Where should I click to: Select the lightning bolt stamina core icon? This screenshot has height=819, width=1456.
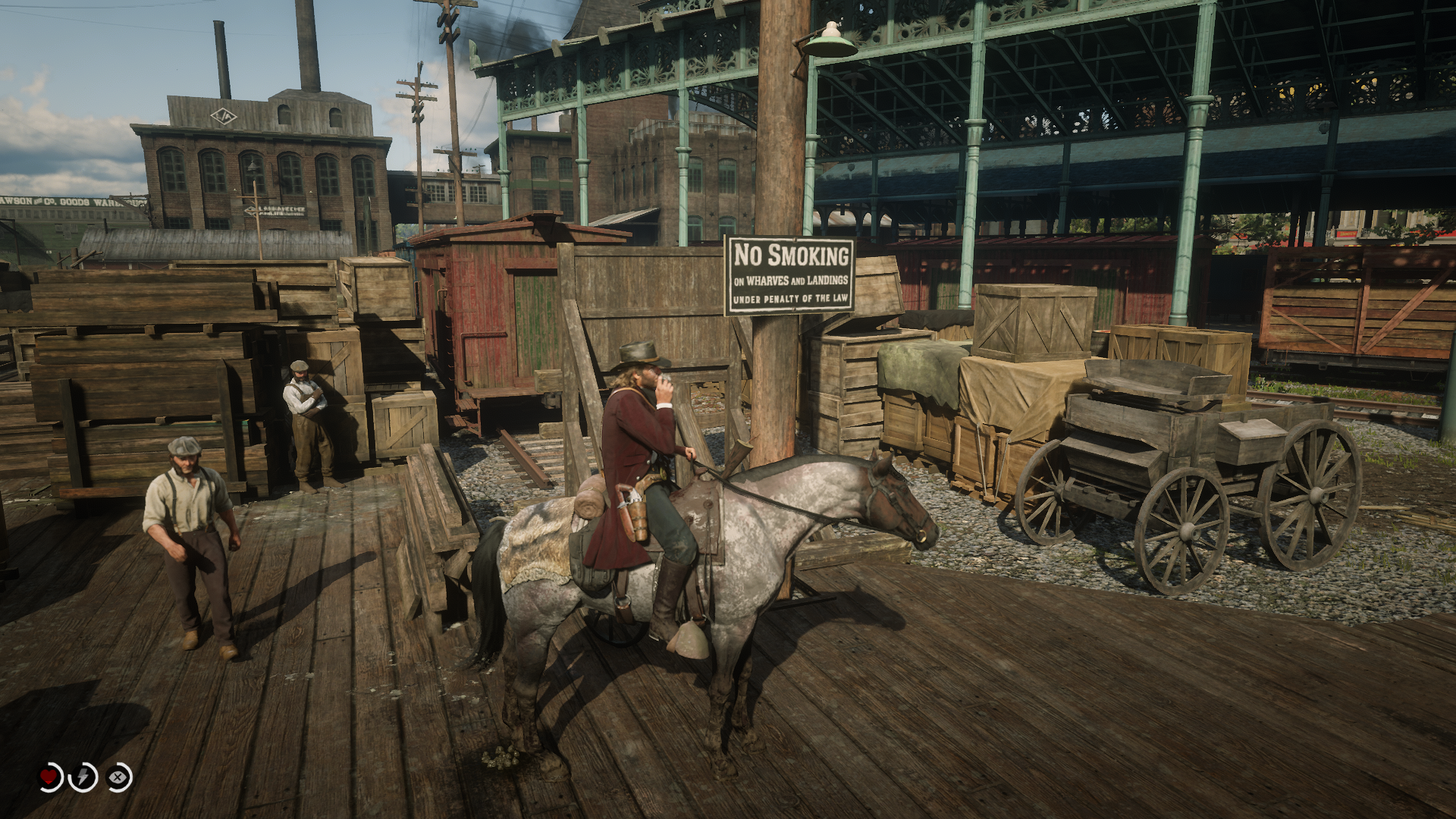pyautogui.click(x=83, y=777)
